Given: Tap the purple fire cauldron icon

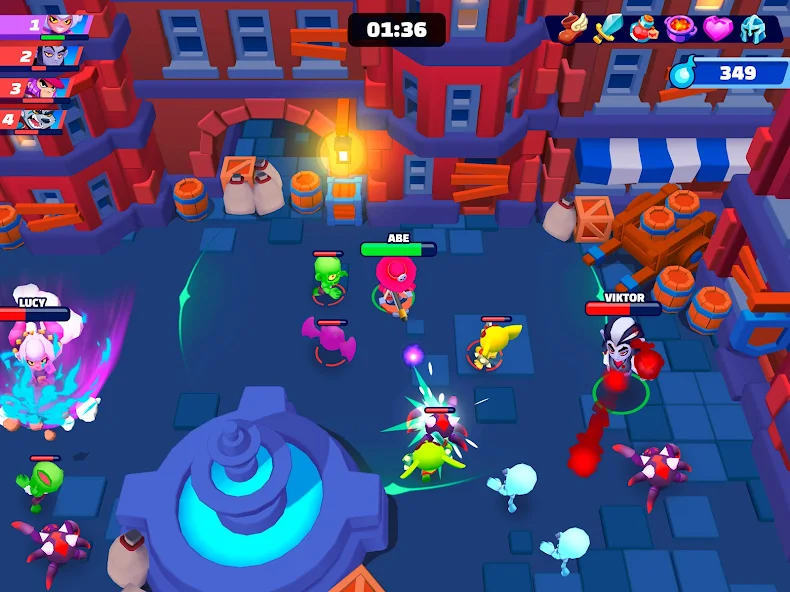Looking at the screenshot, I should pyautogui.click(x=681, y=27).
